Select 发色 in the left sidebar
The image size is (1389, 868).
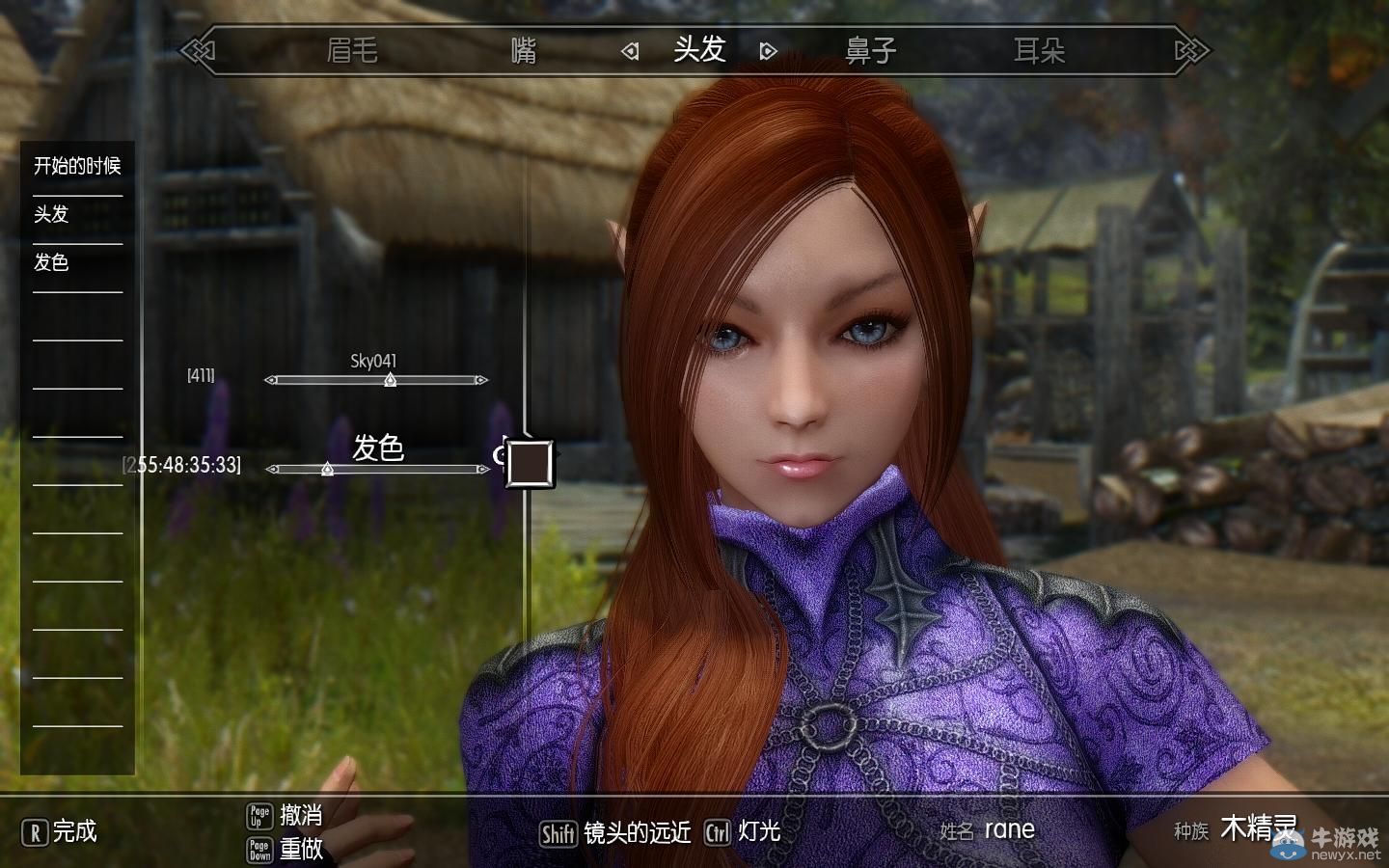point(50,262)
